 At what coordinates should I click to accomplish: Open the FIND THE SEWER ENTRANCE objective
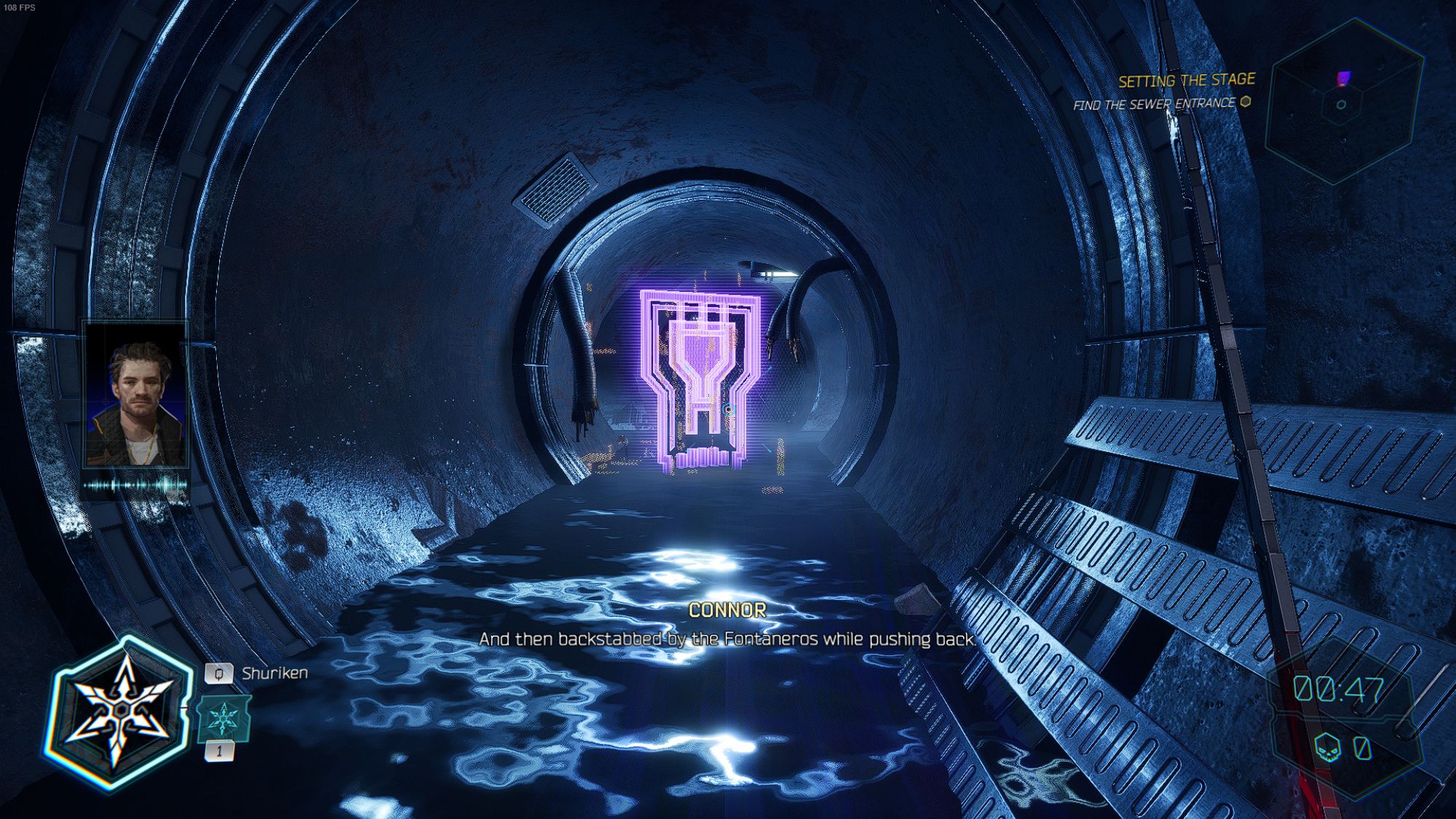point(1159,104)
